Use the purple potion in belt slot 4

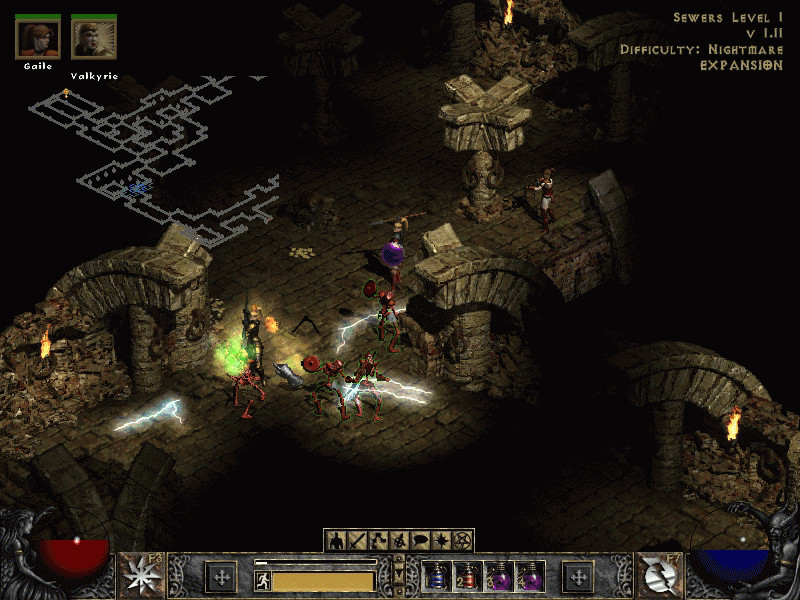pos(527,577)
